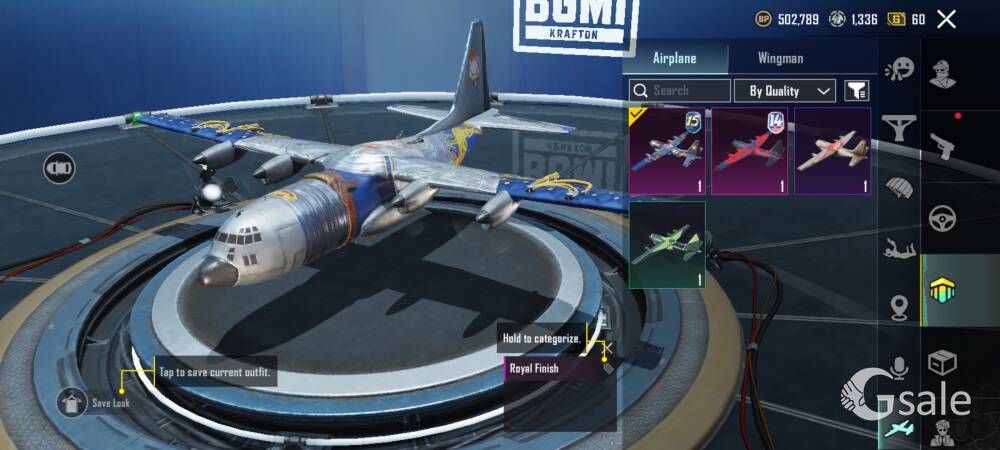The width and height of the screenshot is (1000, 450).
Task: Open the By Quality sort dropdown
Action: click(785, 91)
